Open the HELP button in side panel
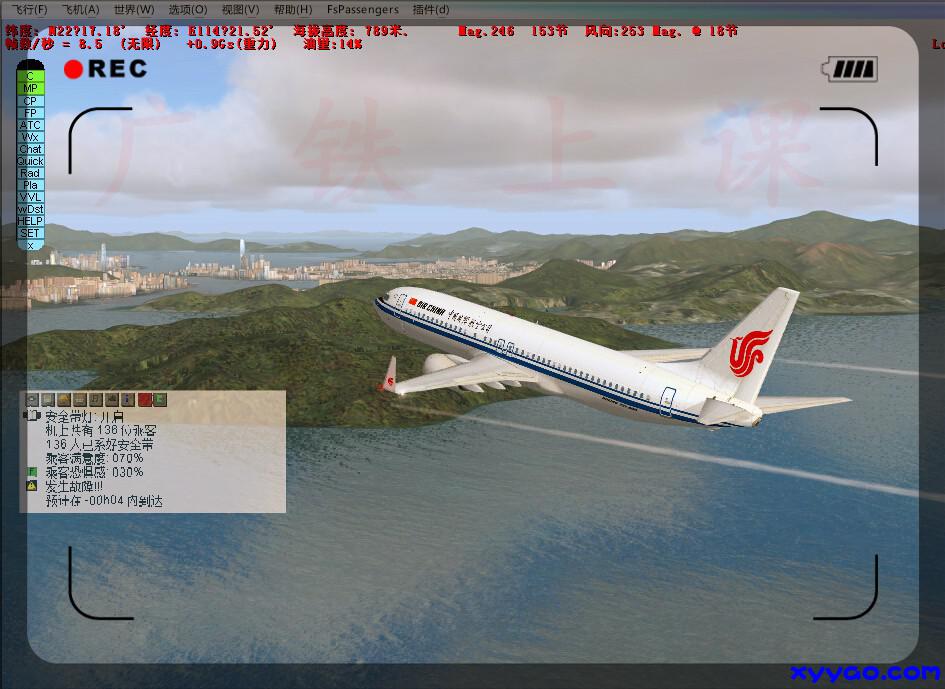945x689 pixels. click(30, 221)
